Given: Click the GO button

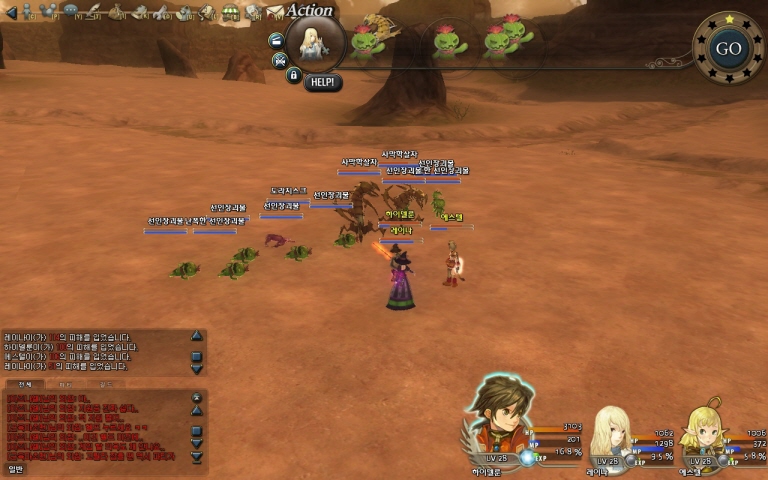Looking at the screenshot, I should pyautogui.click(x=728, y=48).
